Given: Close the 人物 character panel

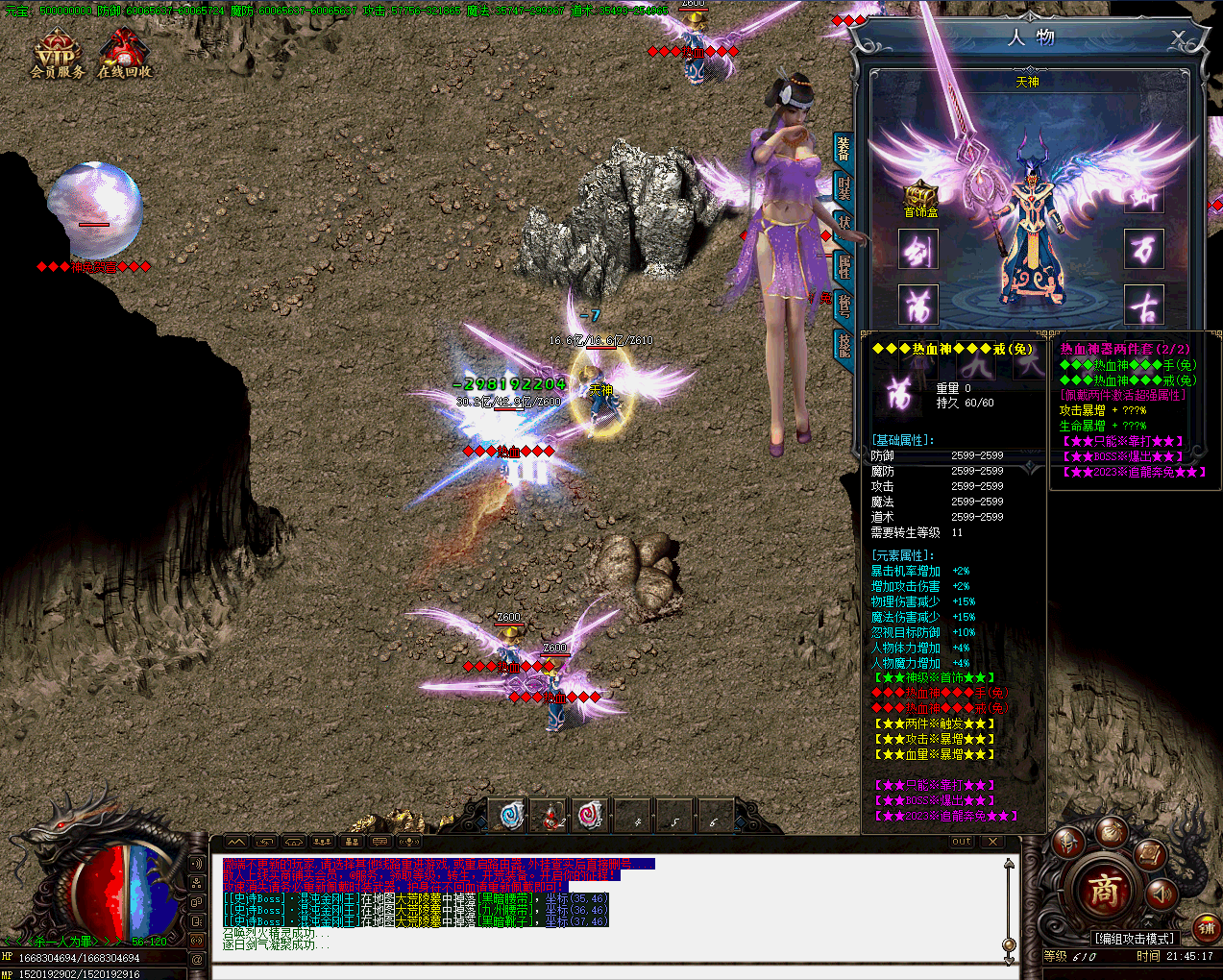Looking at the screenshot, I should (x=1179, y=37).
